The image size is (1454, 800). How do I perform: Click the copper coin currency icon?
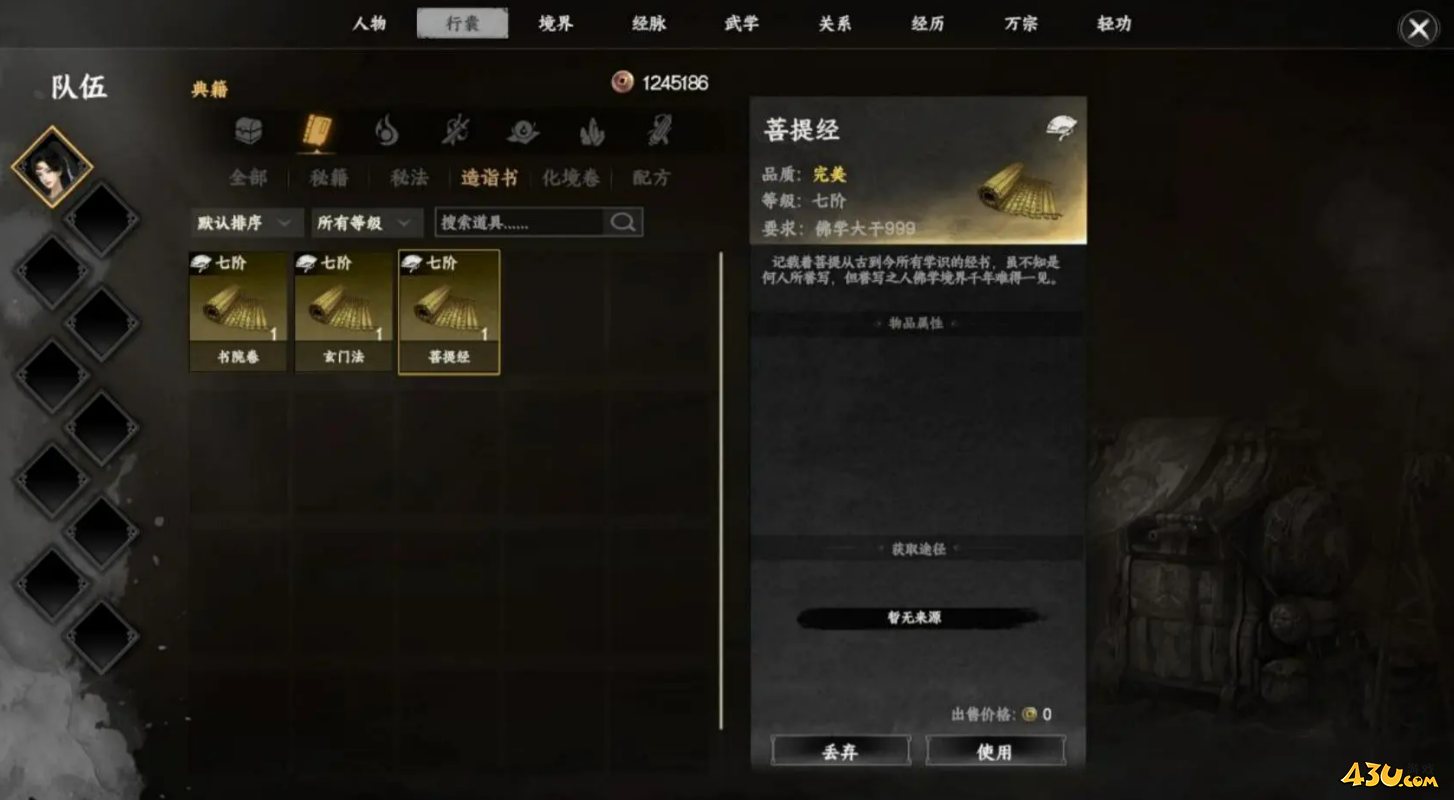pyautogui.click(x=622, y=83)
